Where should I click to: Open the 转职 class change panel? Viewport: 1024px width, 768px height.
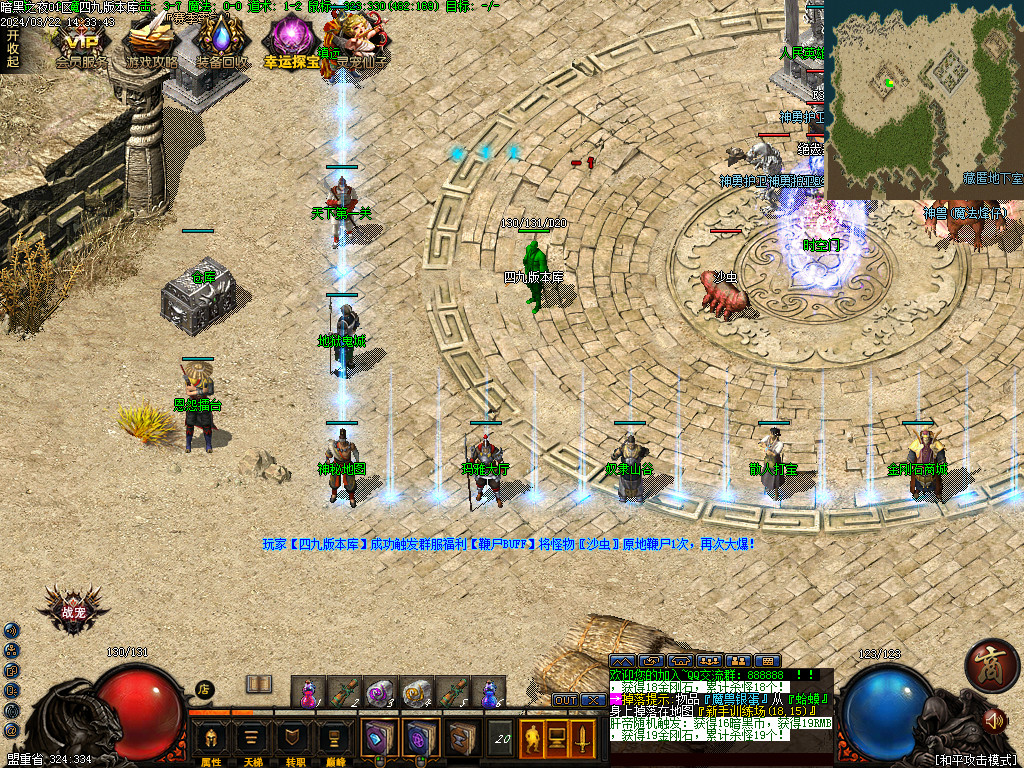[293, 739]
